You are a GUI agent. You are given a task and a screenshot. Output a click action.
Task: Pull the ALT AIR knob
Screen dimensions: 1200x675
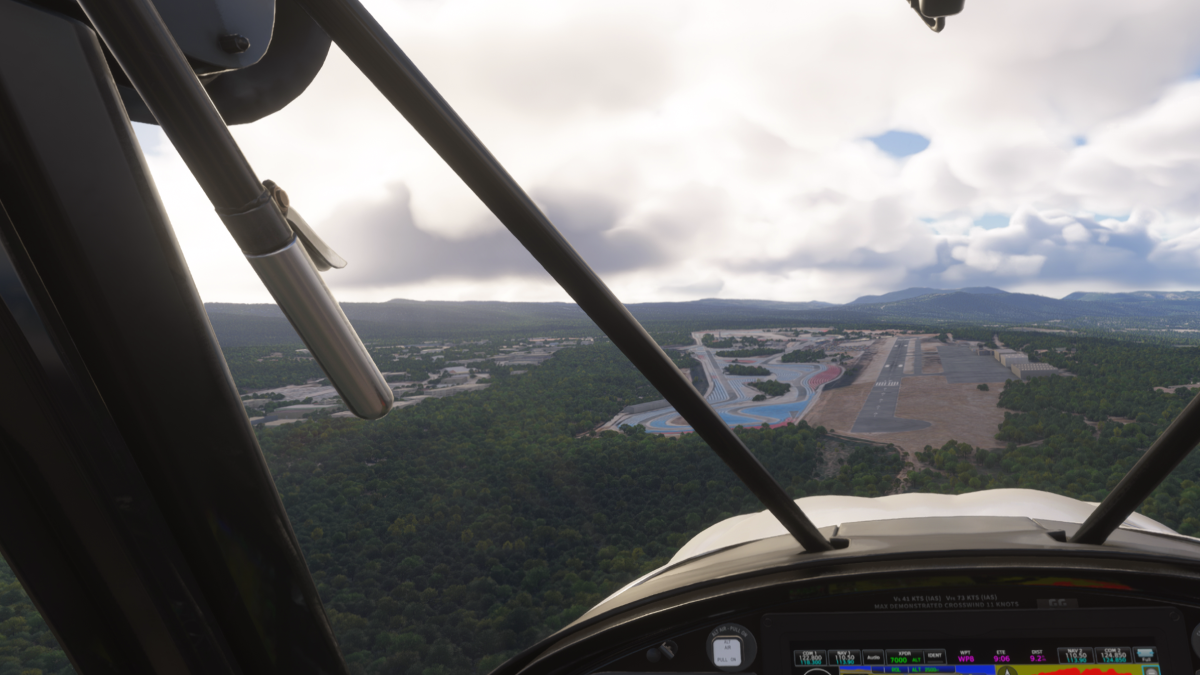pos(730,649)
